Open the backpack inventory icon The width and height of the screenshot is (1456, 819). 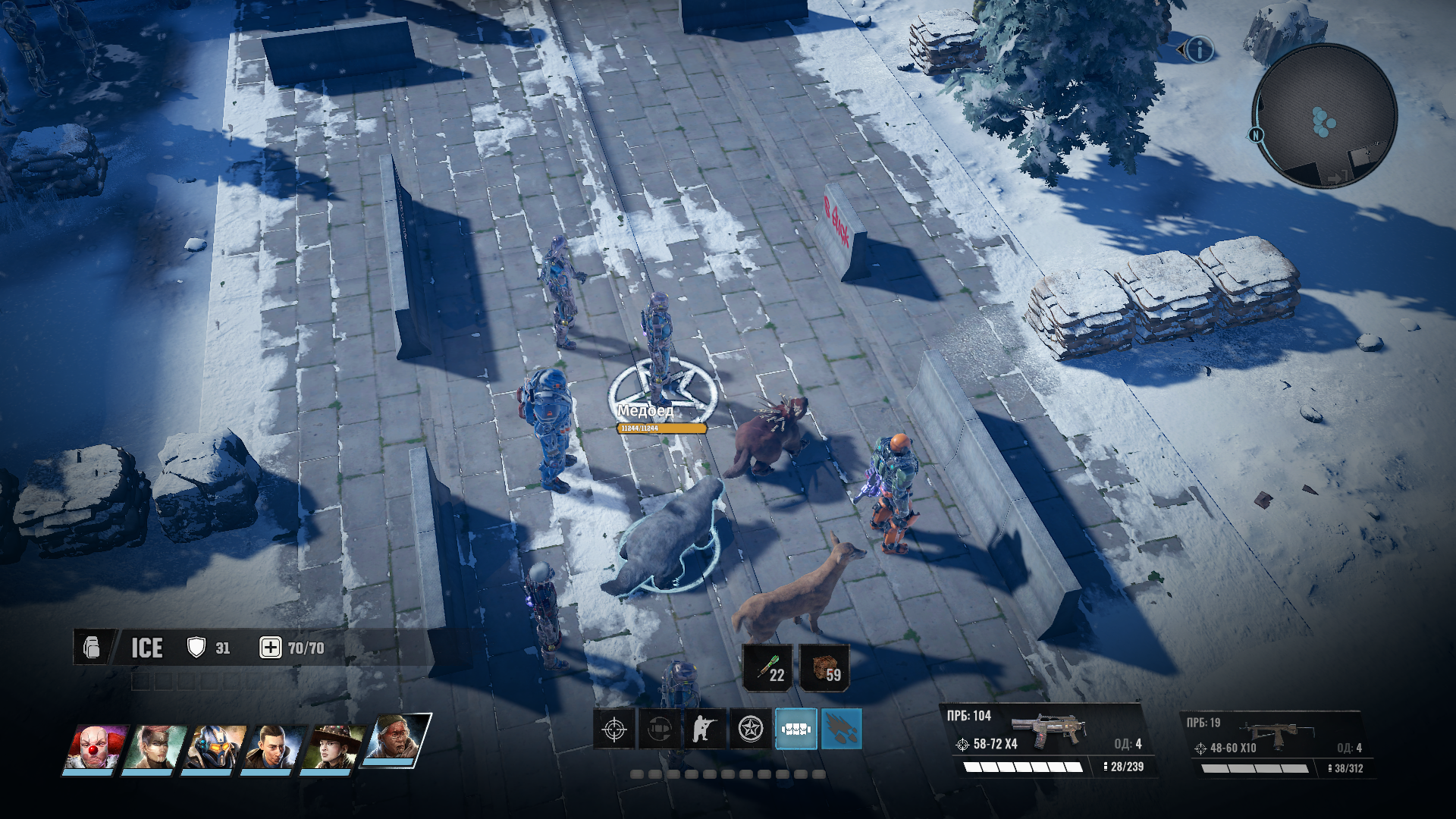[92, 648]
